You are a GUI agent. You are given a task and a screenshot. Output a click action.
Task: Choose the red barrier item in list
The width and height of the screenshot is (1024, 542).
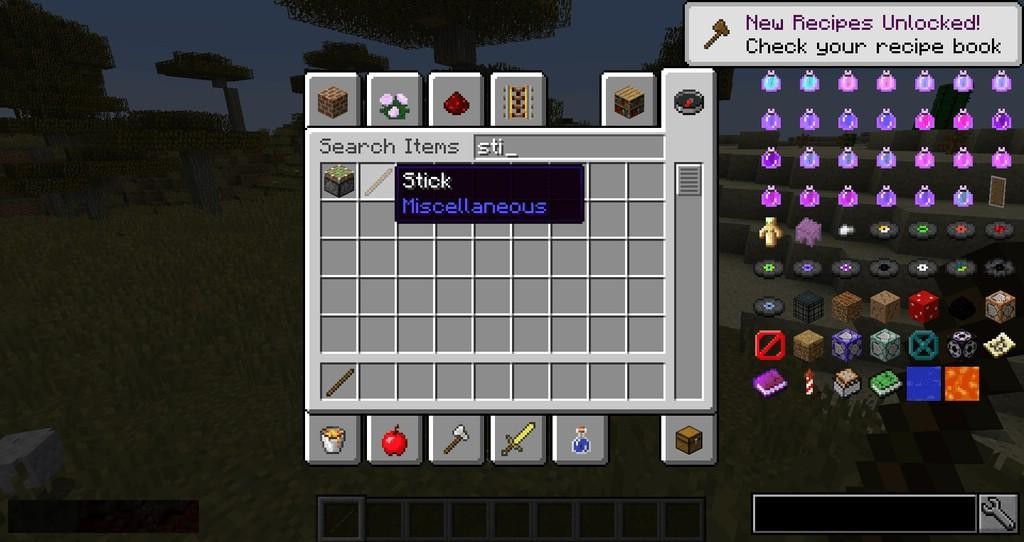point(770,345)
